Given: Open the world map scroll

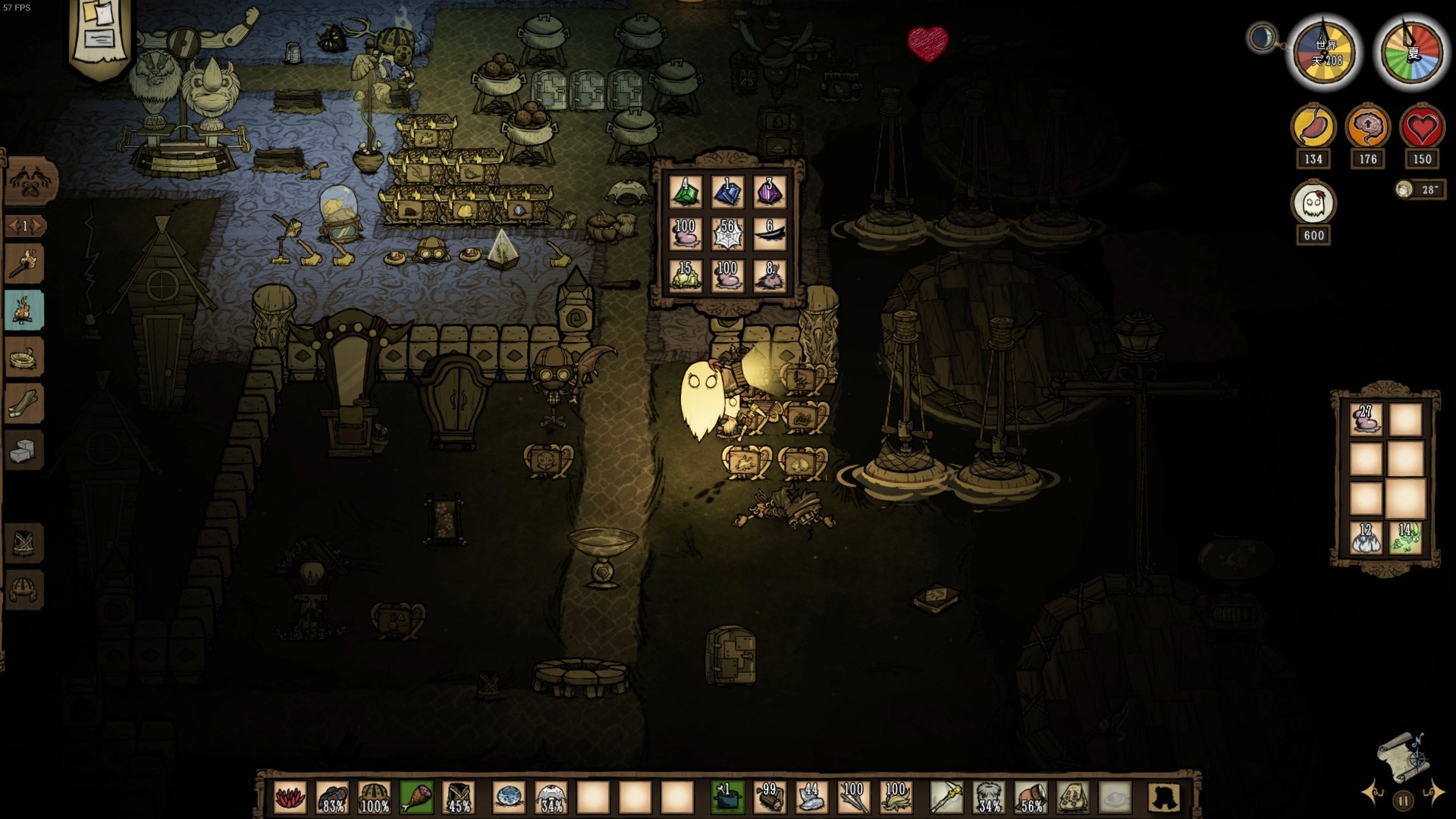Looking at the screenshot, I should tap(1402, 756).
